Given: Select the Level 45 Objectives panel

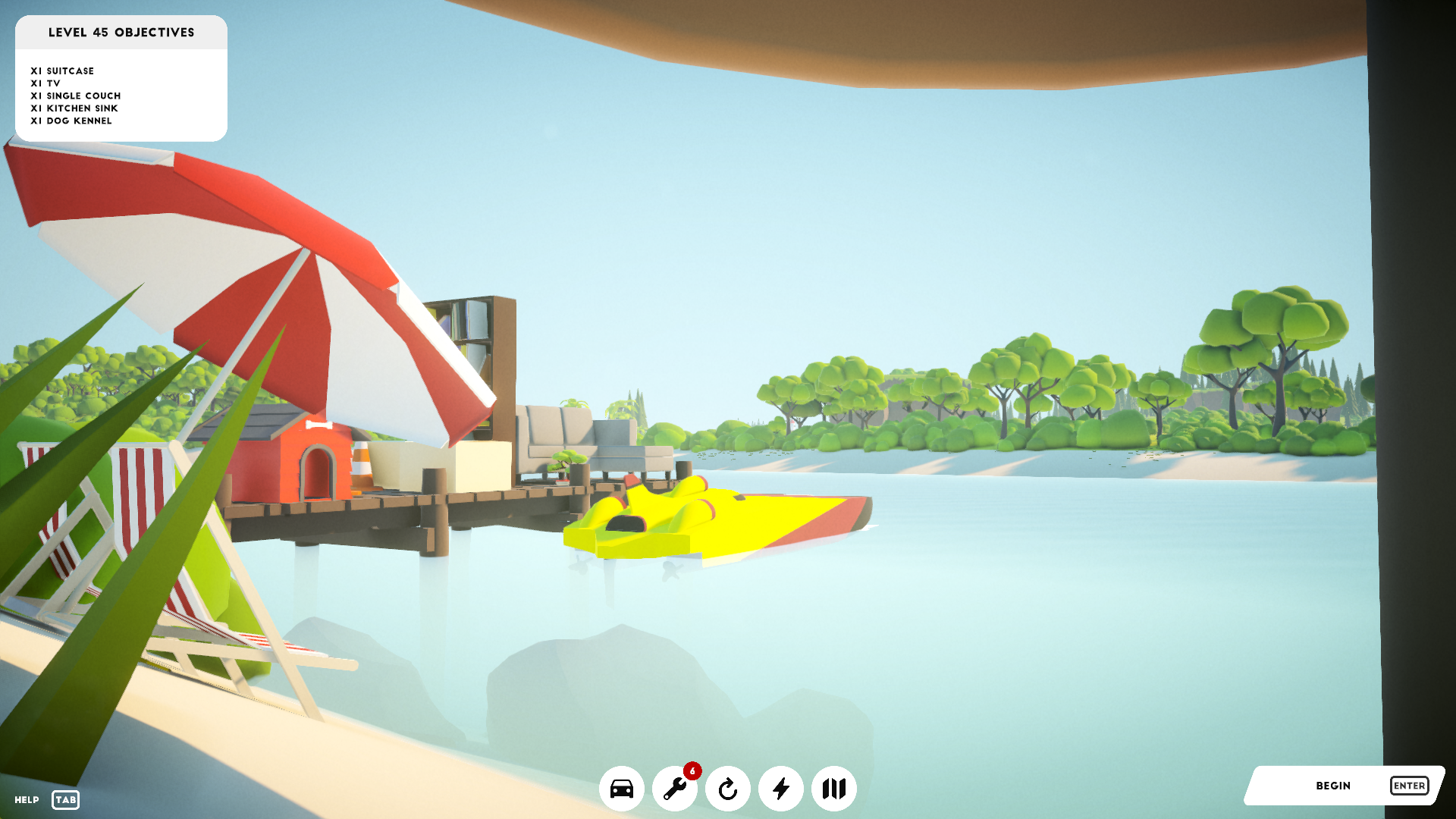Looking at the screenshot, I should tap(121, 79).
